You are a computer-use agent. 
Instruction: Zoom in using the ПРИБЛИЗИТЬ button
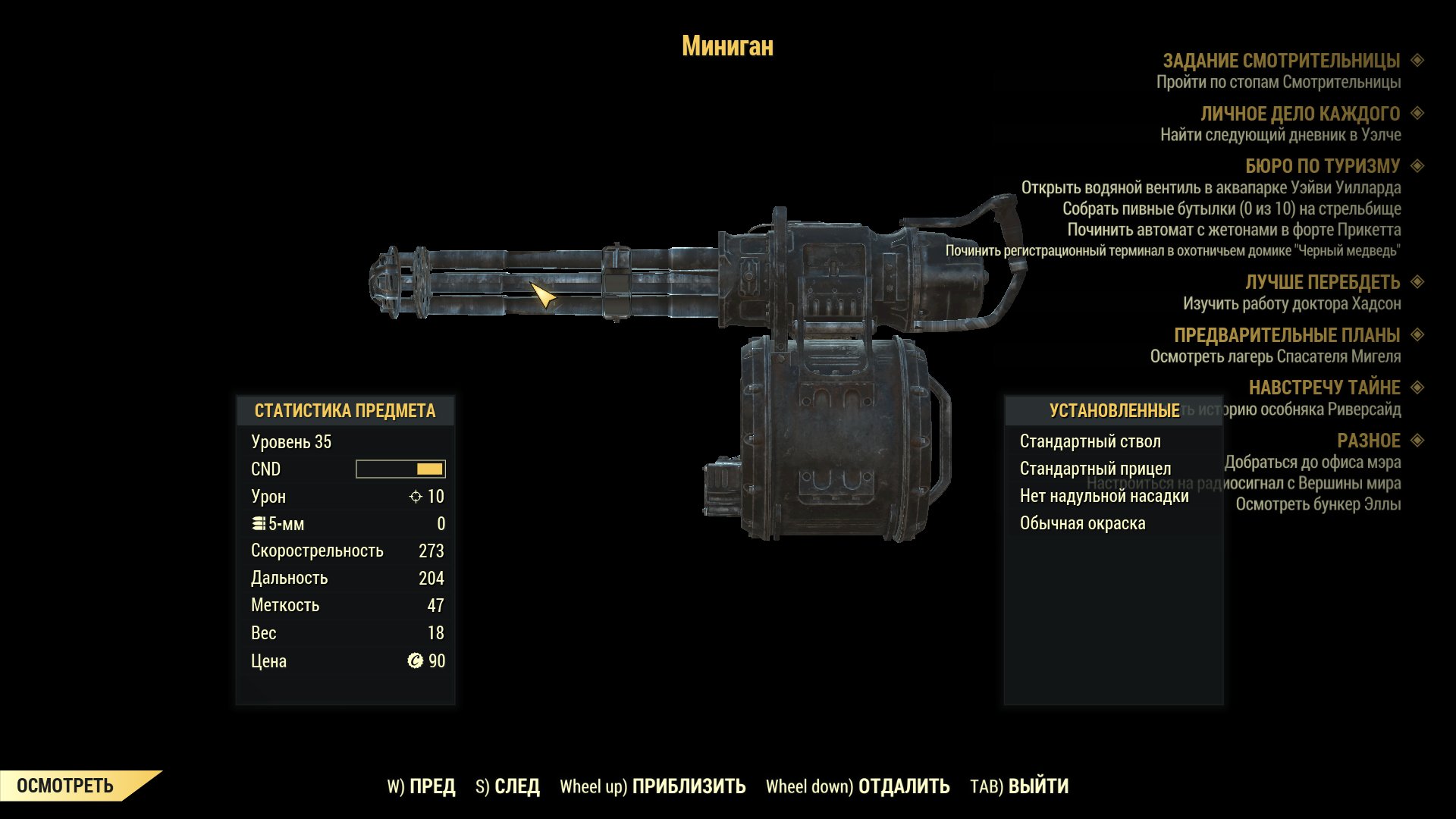point(653,786)
